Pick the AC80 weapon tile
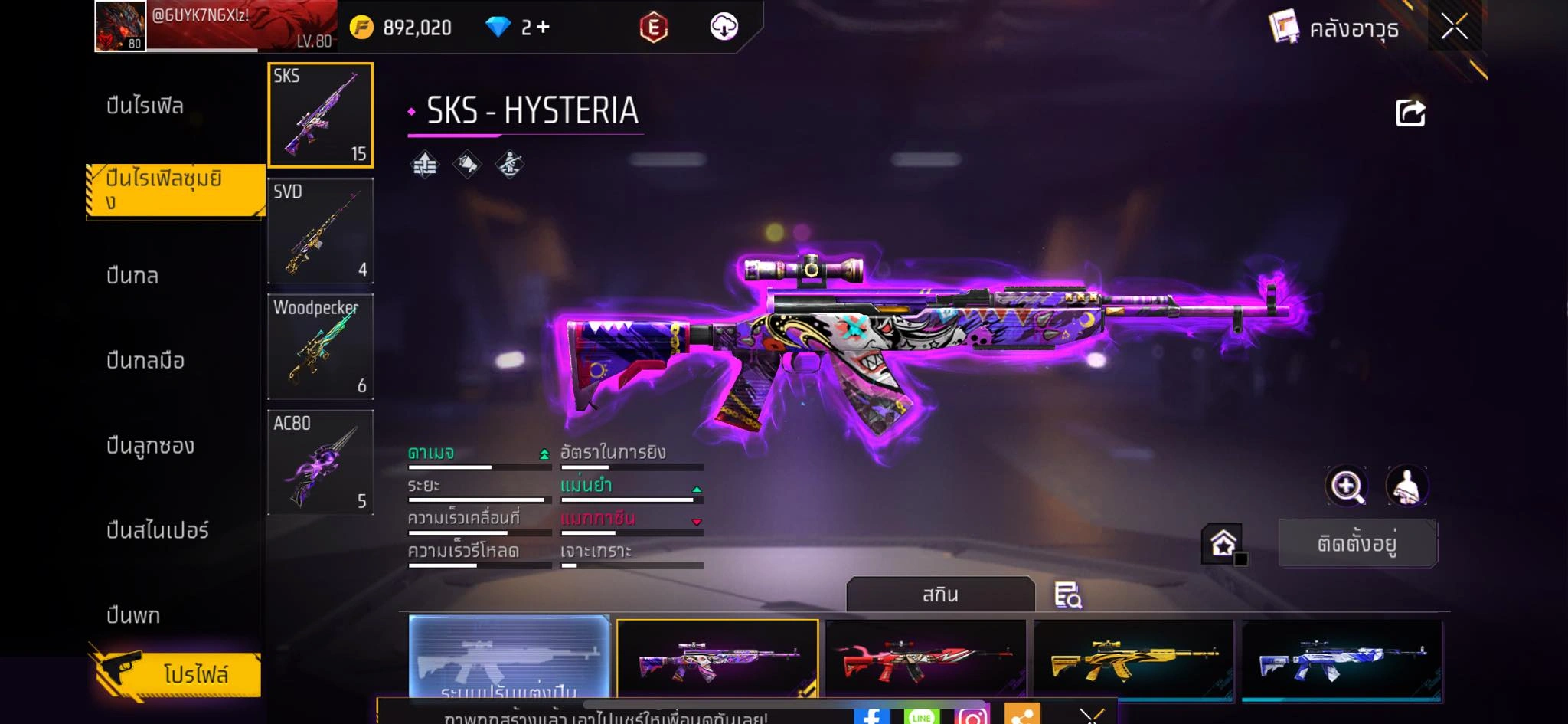The height and width of the screenshot is (724, 1568). [321, 462]
